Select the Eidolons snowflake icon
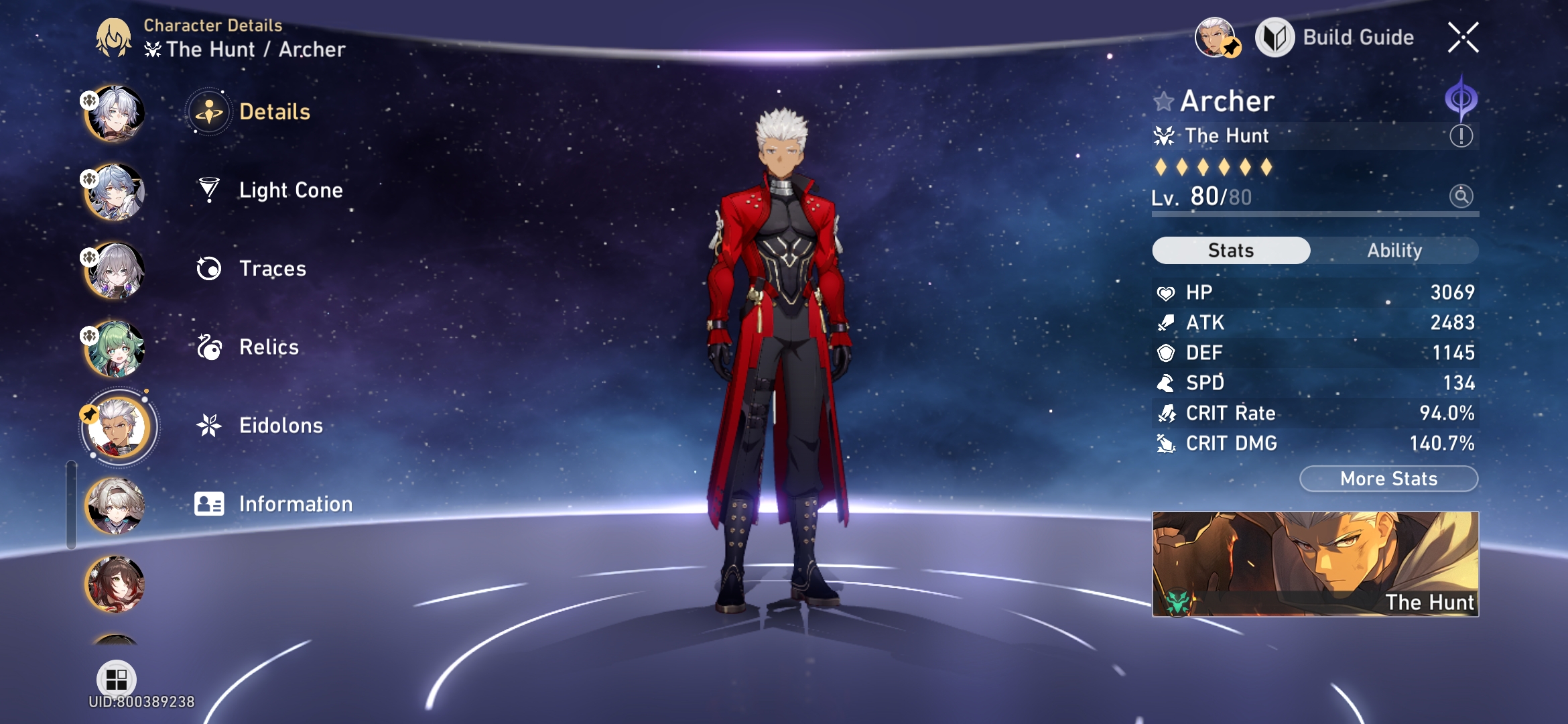 coord(210,424)
